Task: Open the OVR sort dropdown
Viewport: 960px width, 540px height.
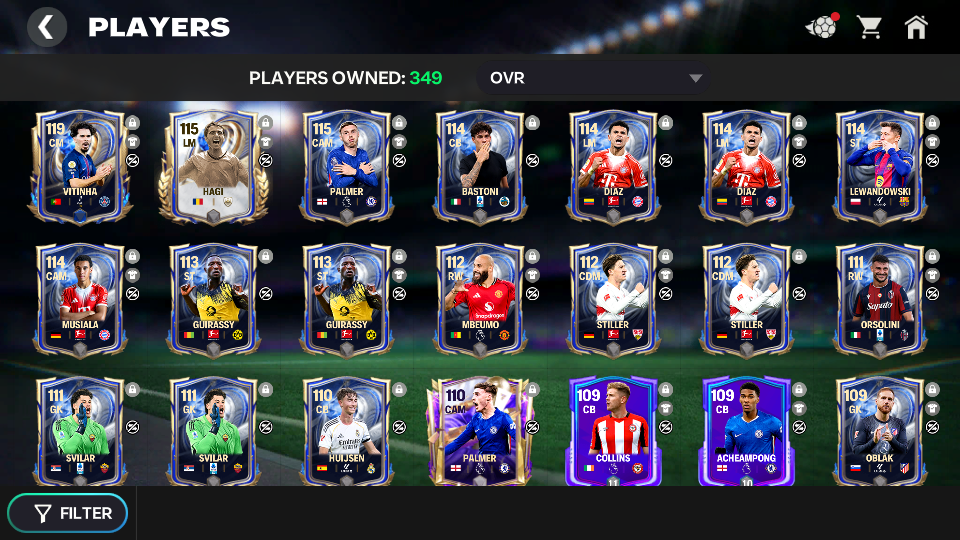Action: [x=596, y=78]
